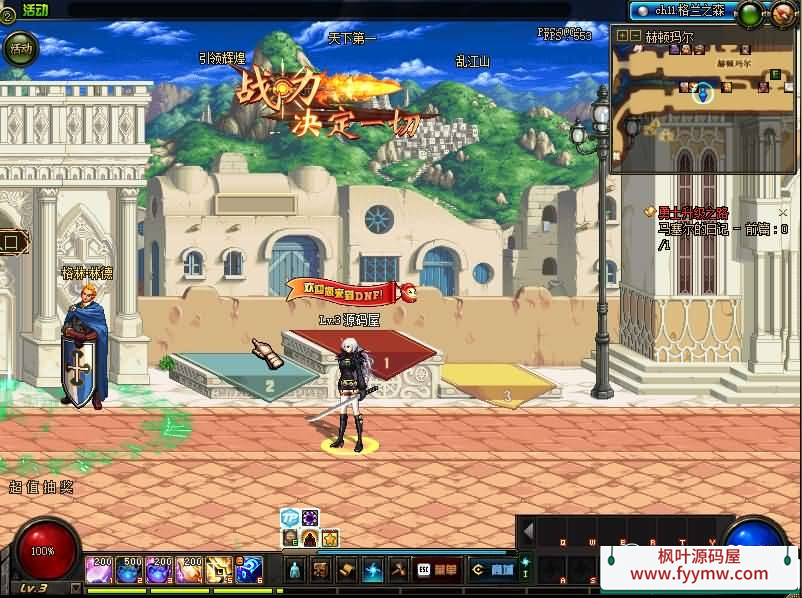Select the yellow item in quickslot 5
Viewport: 802px width, 598px height.
pyautogui.click(x=219, y=570)
